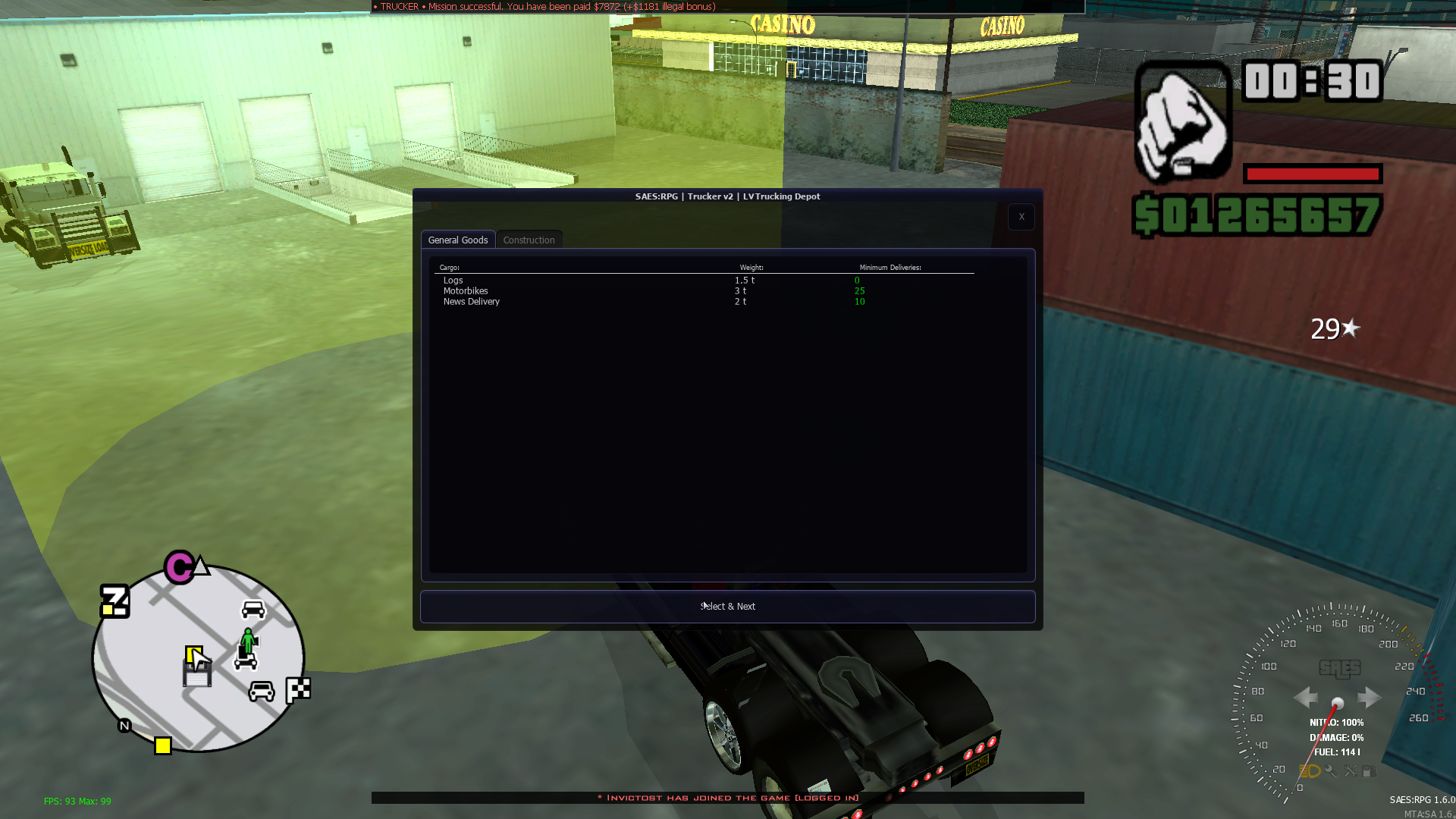
Task: Click the Z blip on the minimap
Action: coord(114,601)
